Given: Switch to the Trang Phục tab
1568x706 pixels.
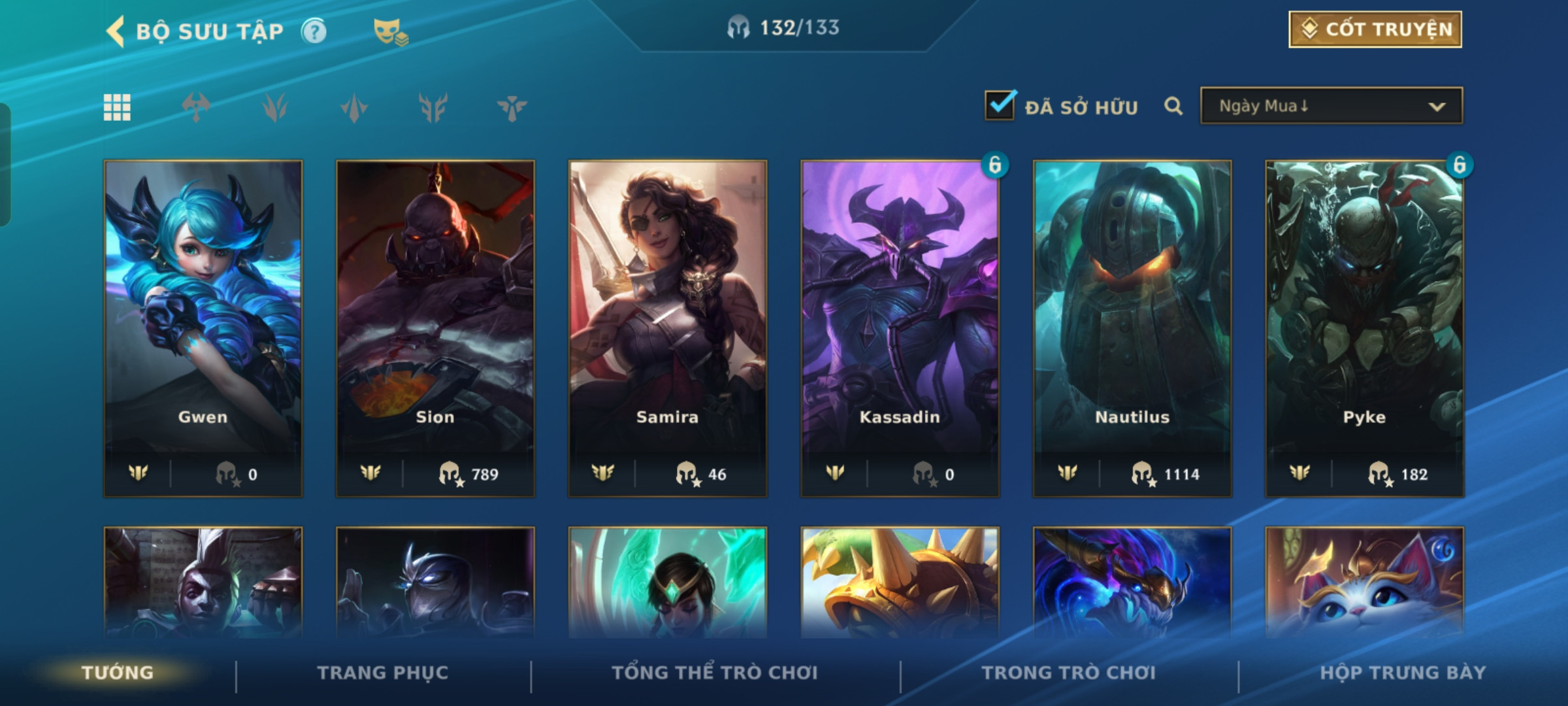Looking at the screenshot, I should [x=383, y=673].
